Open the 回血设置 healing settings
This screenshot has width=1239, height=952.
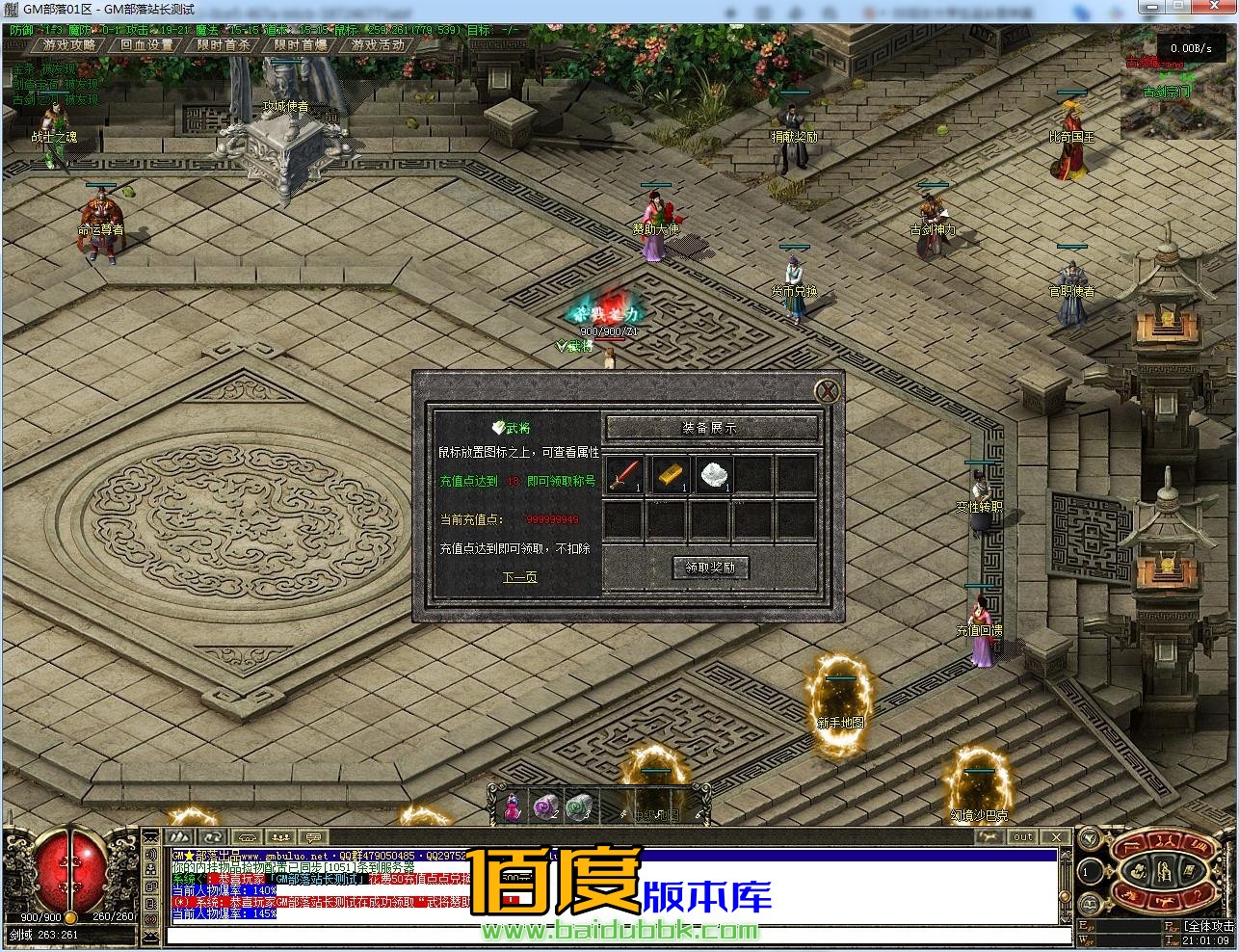click(x=146, y=44)
